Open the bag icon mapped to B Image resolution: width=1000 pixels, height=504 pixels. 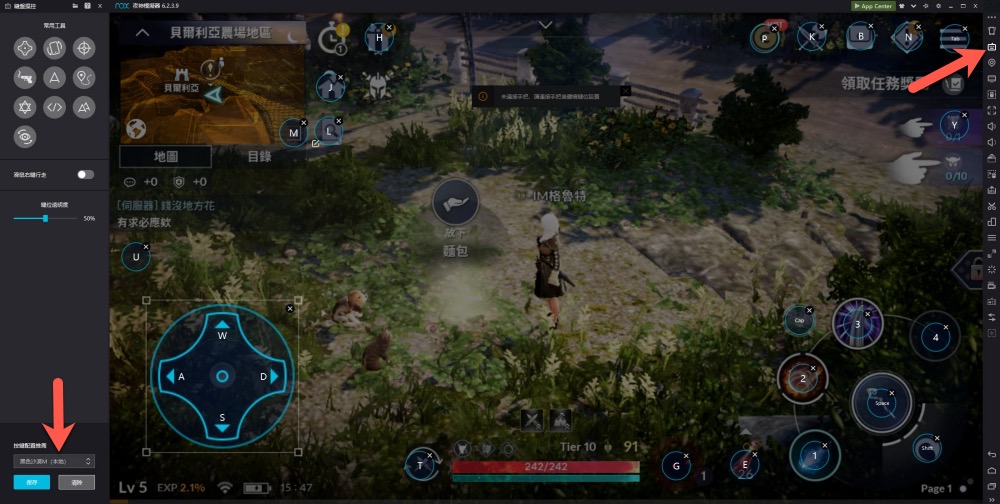859,37
